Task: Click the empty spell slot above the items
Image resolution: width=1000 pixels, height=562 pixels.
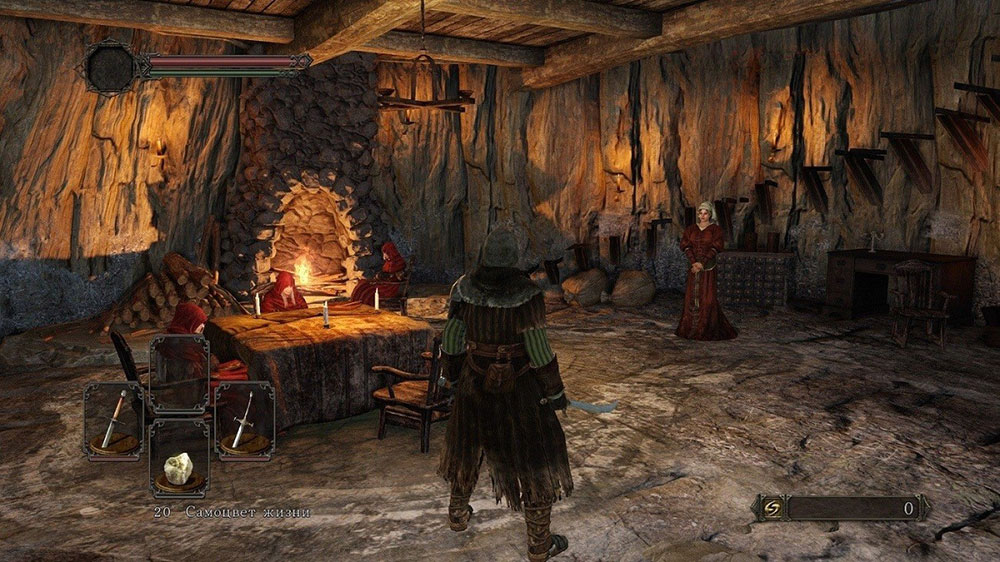Action: click(179, 372)
